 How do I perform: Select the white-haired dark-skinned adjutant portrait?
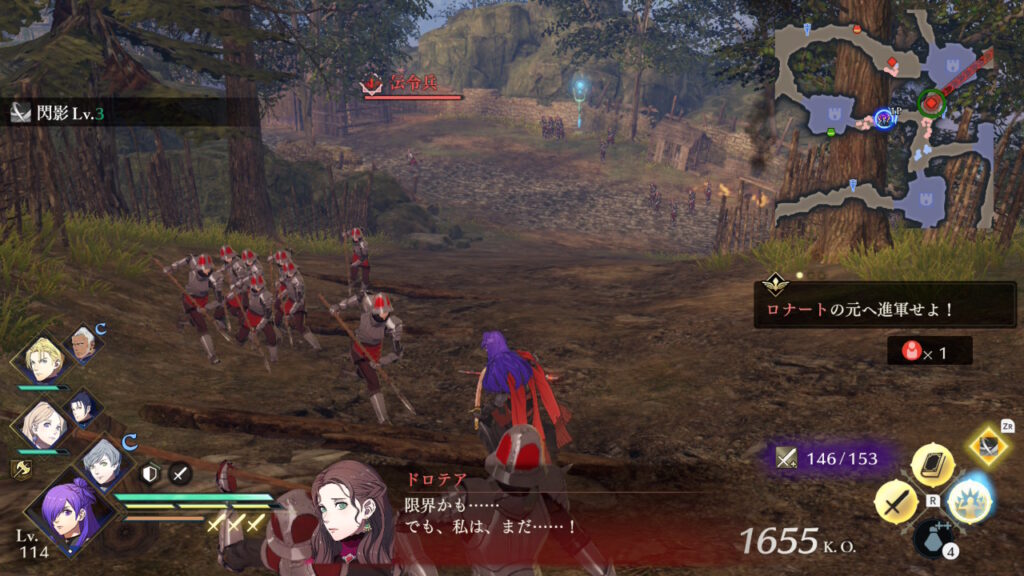click(83, 345)
